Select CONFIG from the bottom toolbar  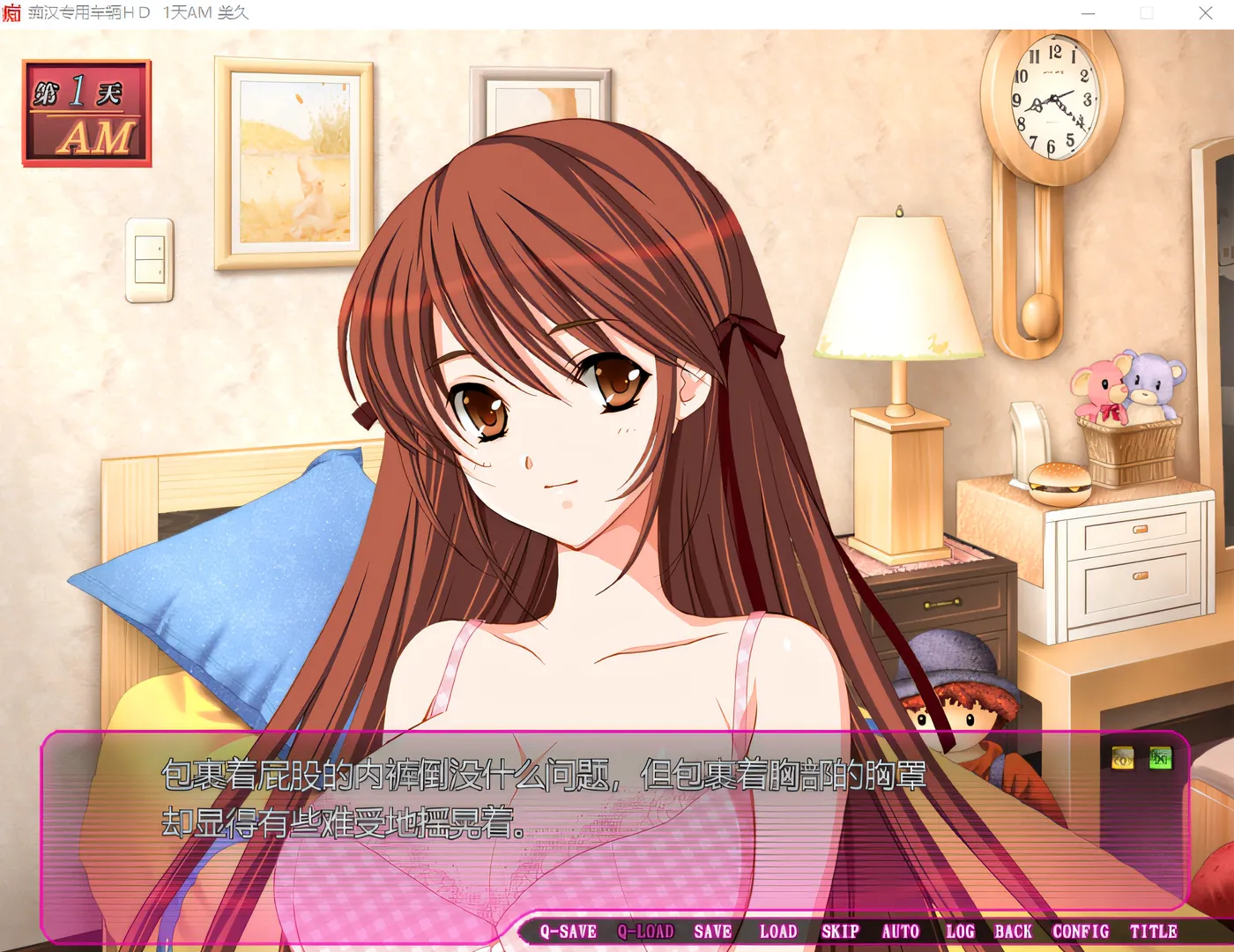coord(1081,931)
